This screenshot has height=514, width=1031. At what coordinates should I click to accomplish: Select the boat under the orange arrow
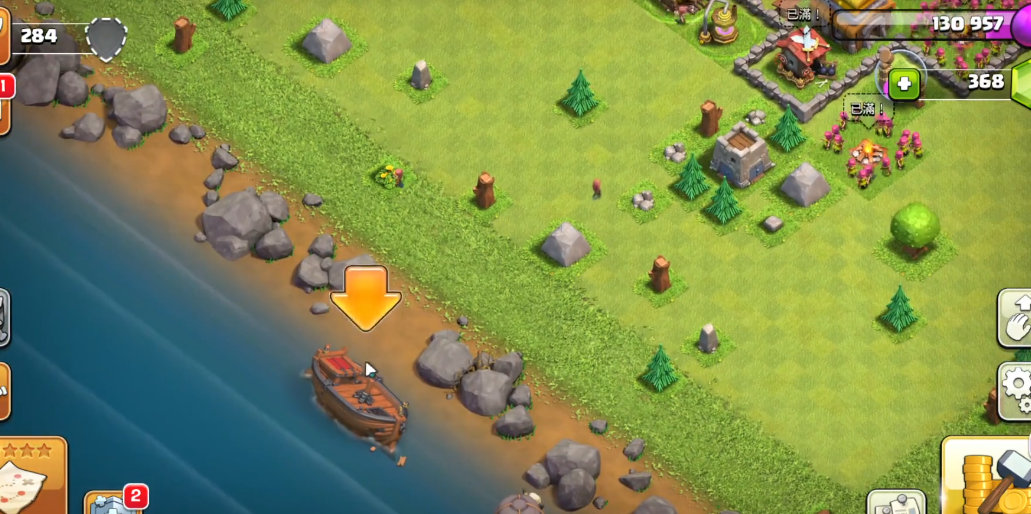[359, 396]
